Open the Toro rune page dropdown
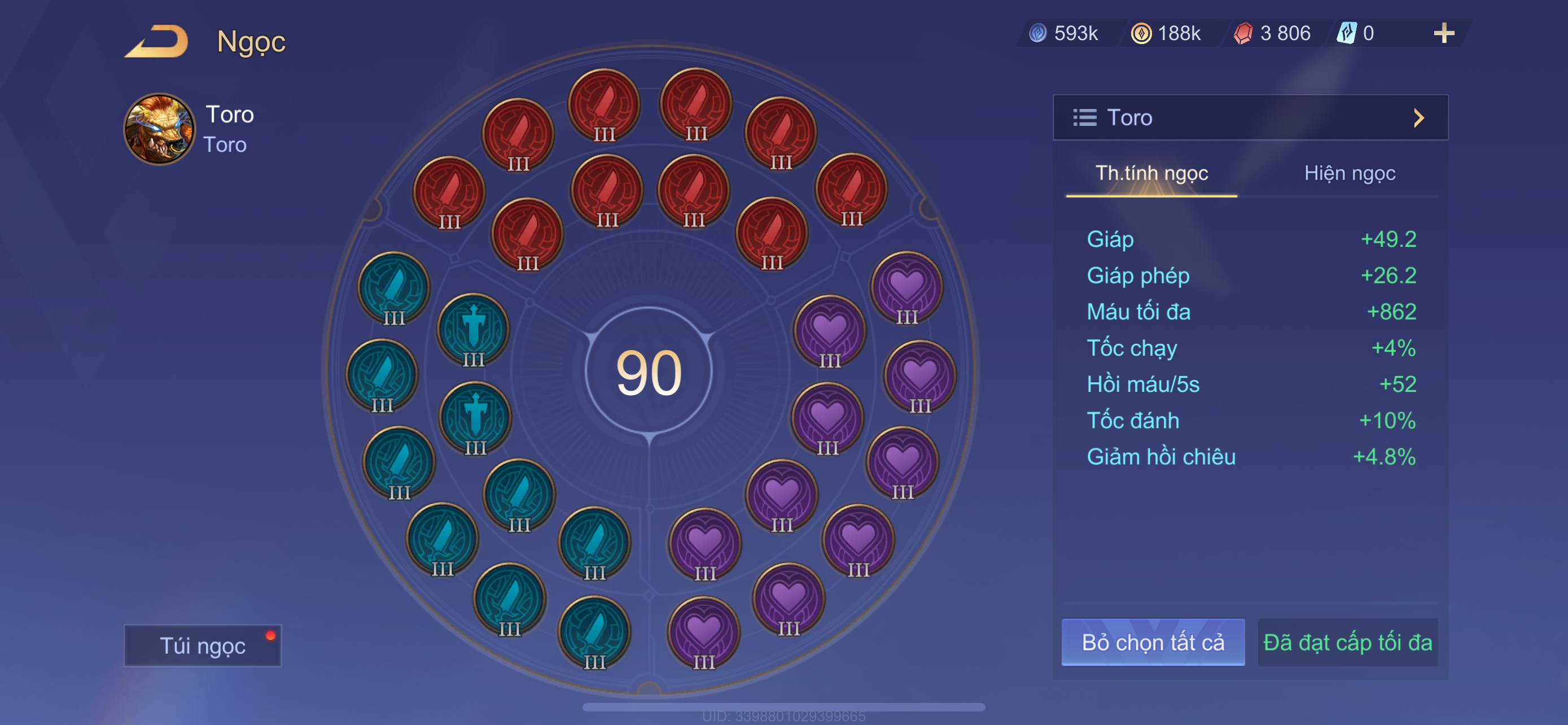The width and height of the screenshot is (1568, 725). coord(1250,117)
